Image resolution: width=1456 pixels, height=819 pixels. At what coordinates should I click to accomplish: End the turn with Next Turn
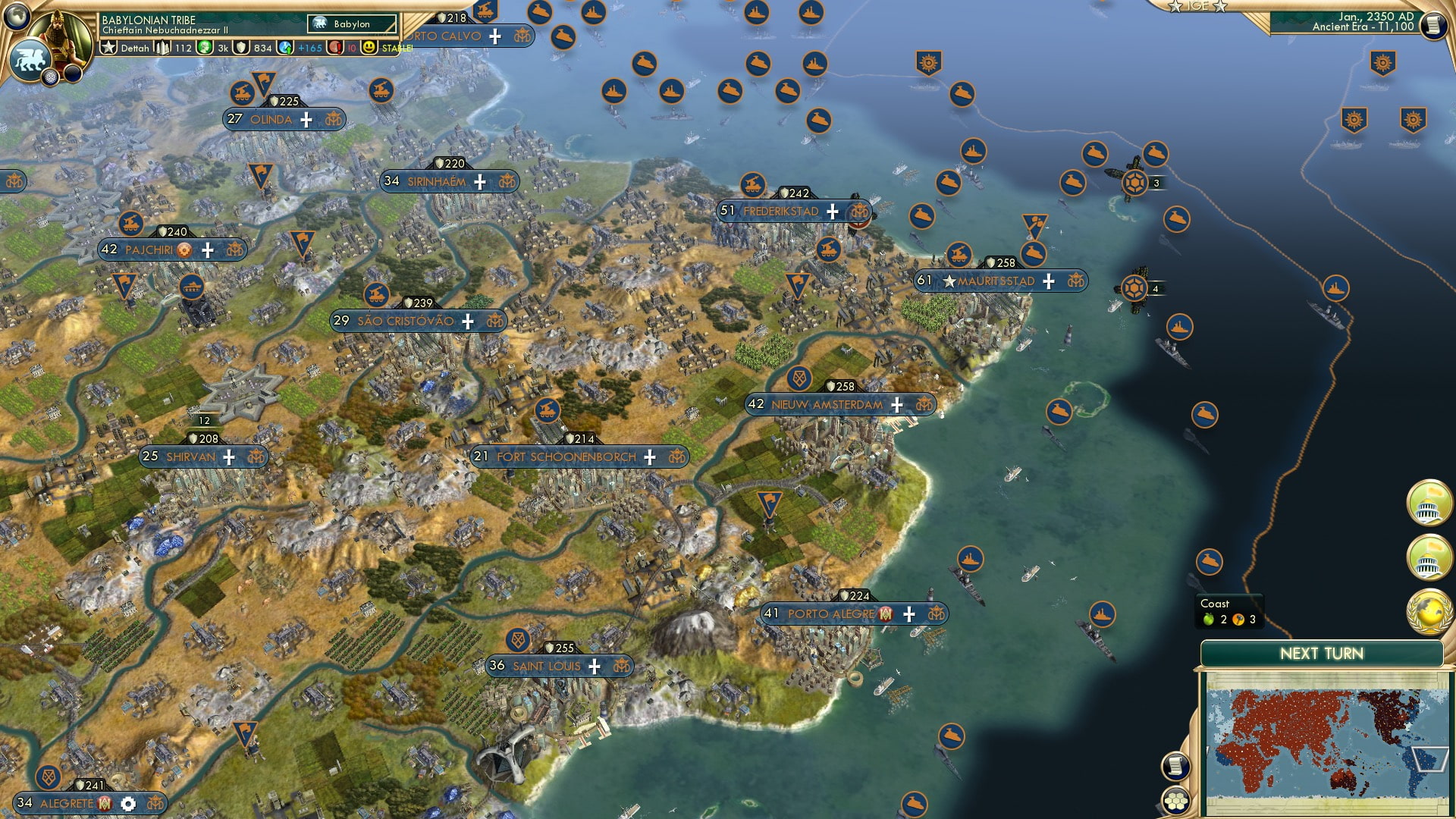(x=1321, y=654)
